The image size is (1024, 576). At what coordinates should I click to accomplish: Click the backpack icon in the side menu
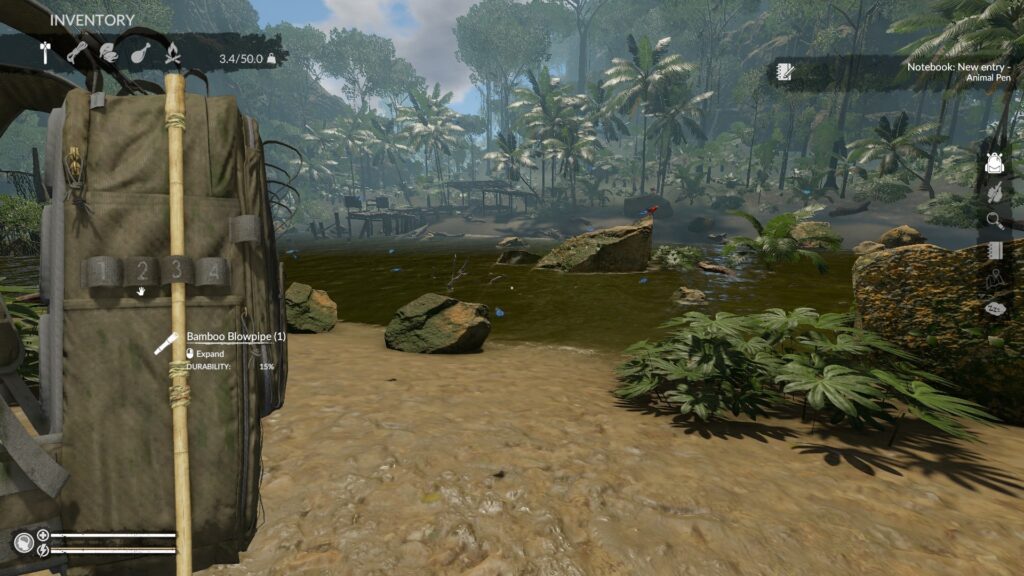(x=993, y=163)
